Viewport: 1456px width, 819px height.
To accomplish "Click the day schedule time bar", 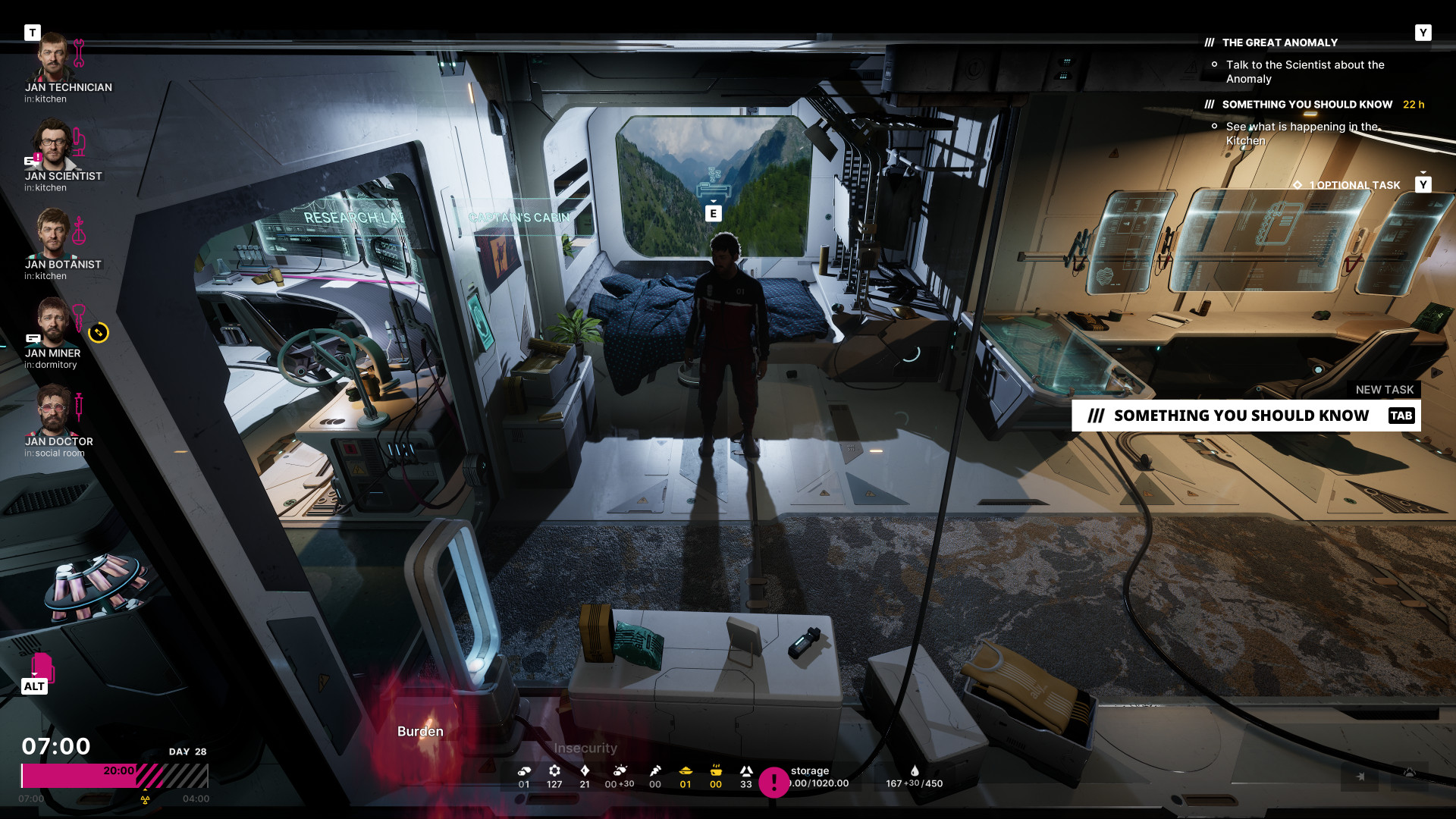I will [x=115, y=776].
